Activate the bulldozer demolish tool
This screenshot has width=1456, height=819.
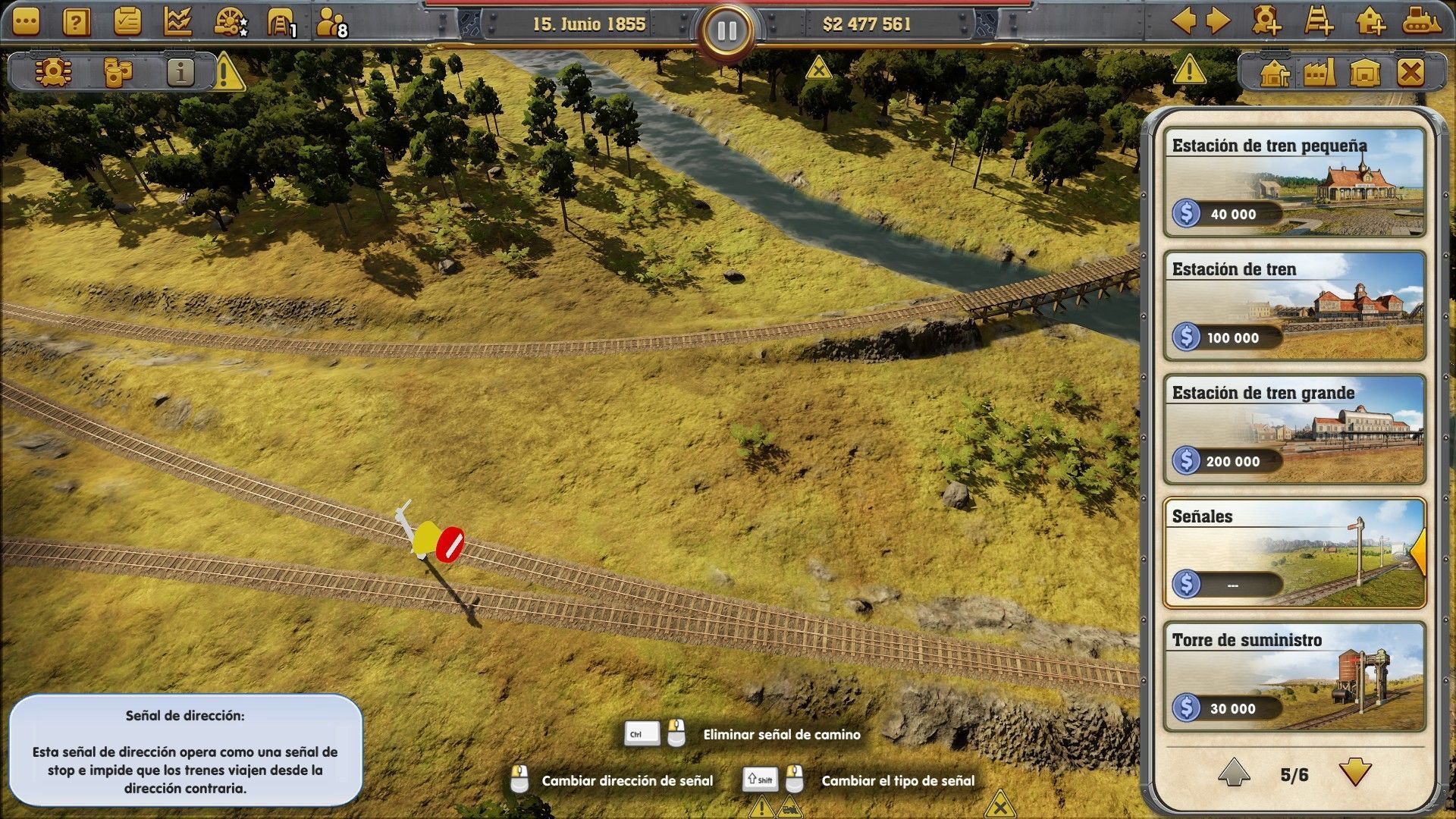coord(1421,21)
